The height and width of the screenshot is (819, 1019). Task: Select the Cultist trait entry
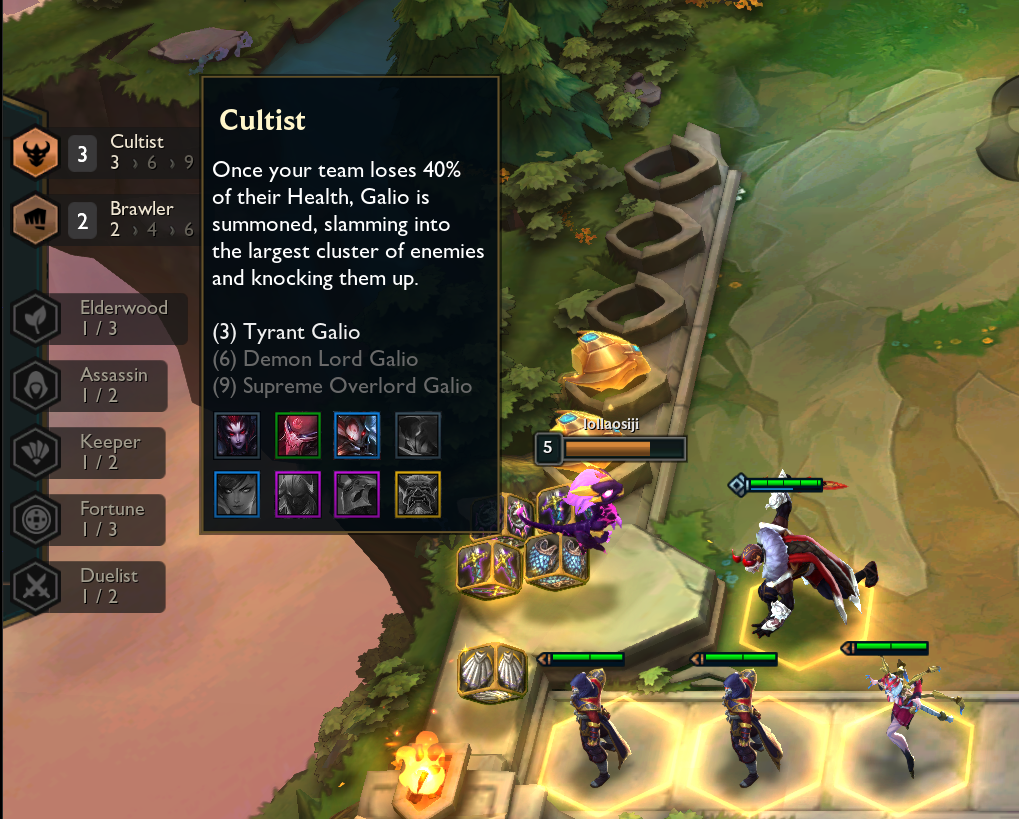[x=130, y=152]
